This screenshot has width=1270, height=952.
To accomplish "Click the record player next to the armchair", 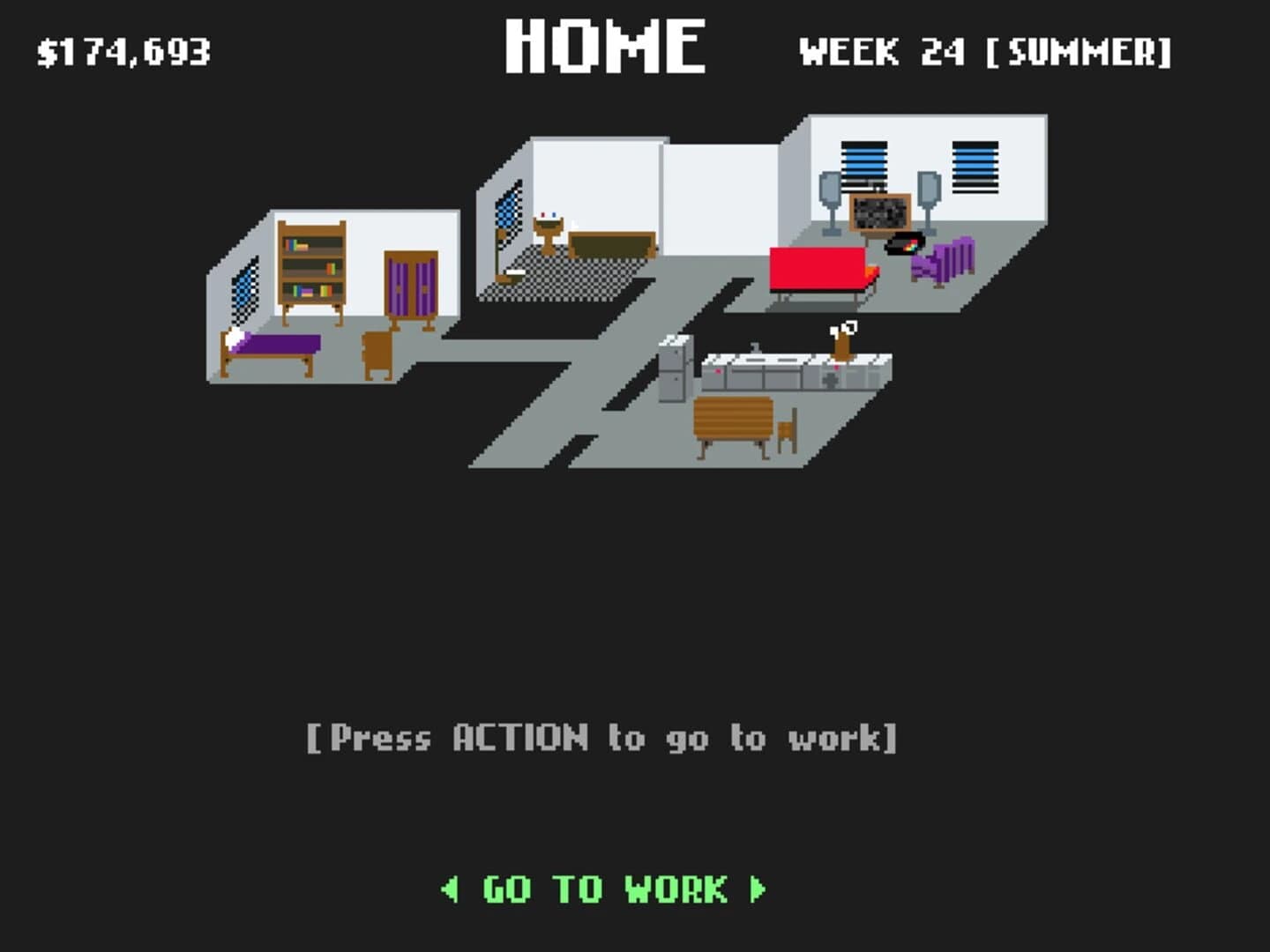I will (x=904, y=242).
